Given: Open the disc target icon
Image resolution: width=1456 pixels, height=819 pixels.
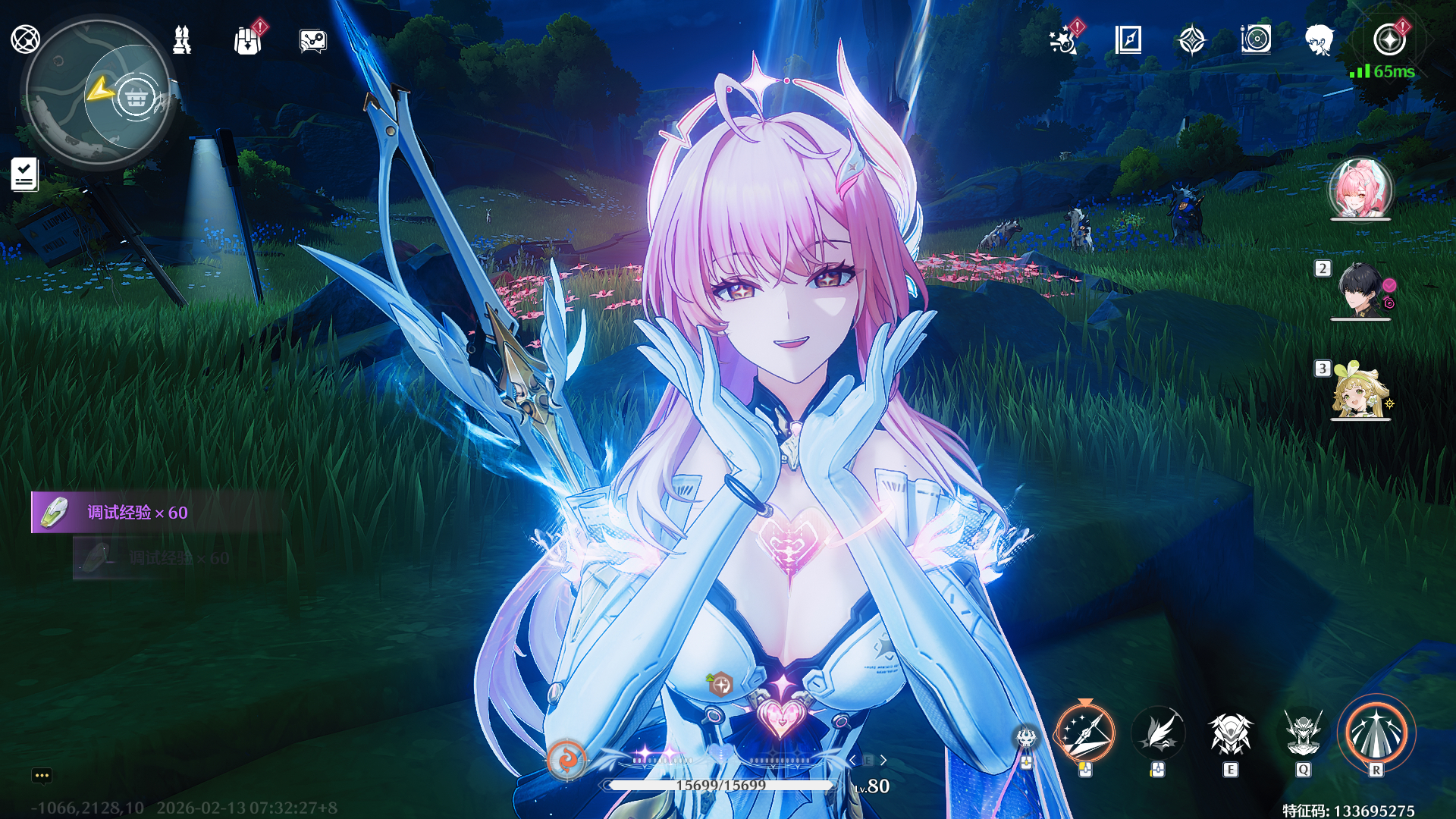Looking at the screenshot, I should coord(1256,39).
